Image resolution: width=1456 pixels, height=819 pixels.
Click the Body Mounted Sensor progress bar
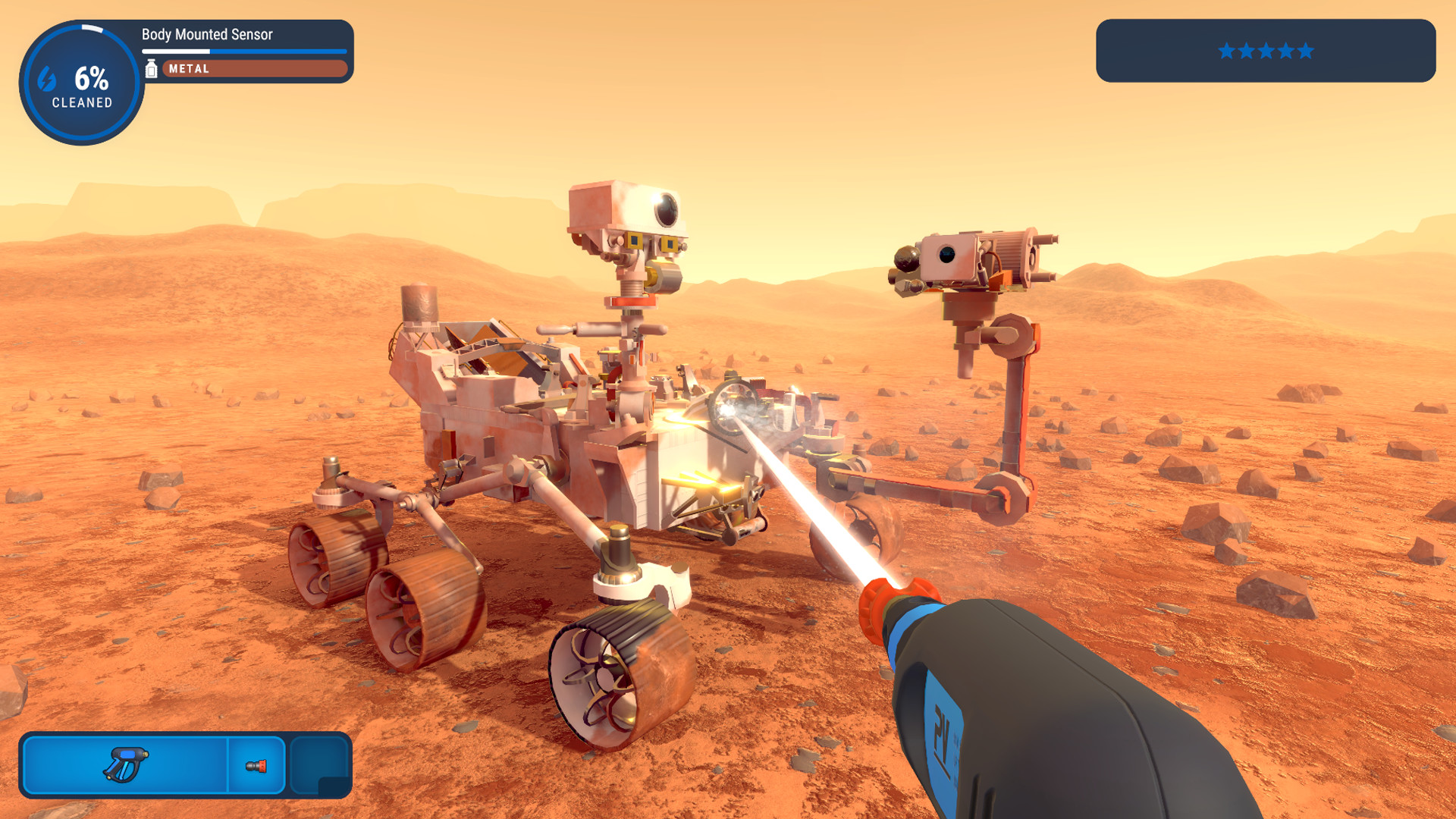(x=244, y=50)
